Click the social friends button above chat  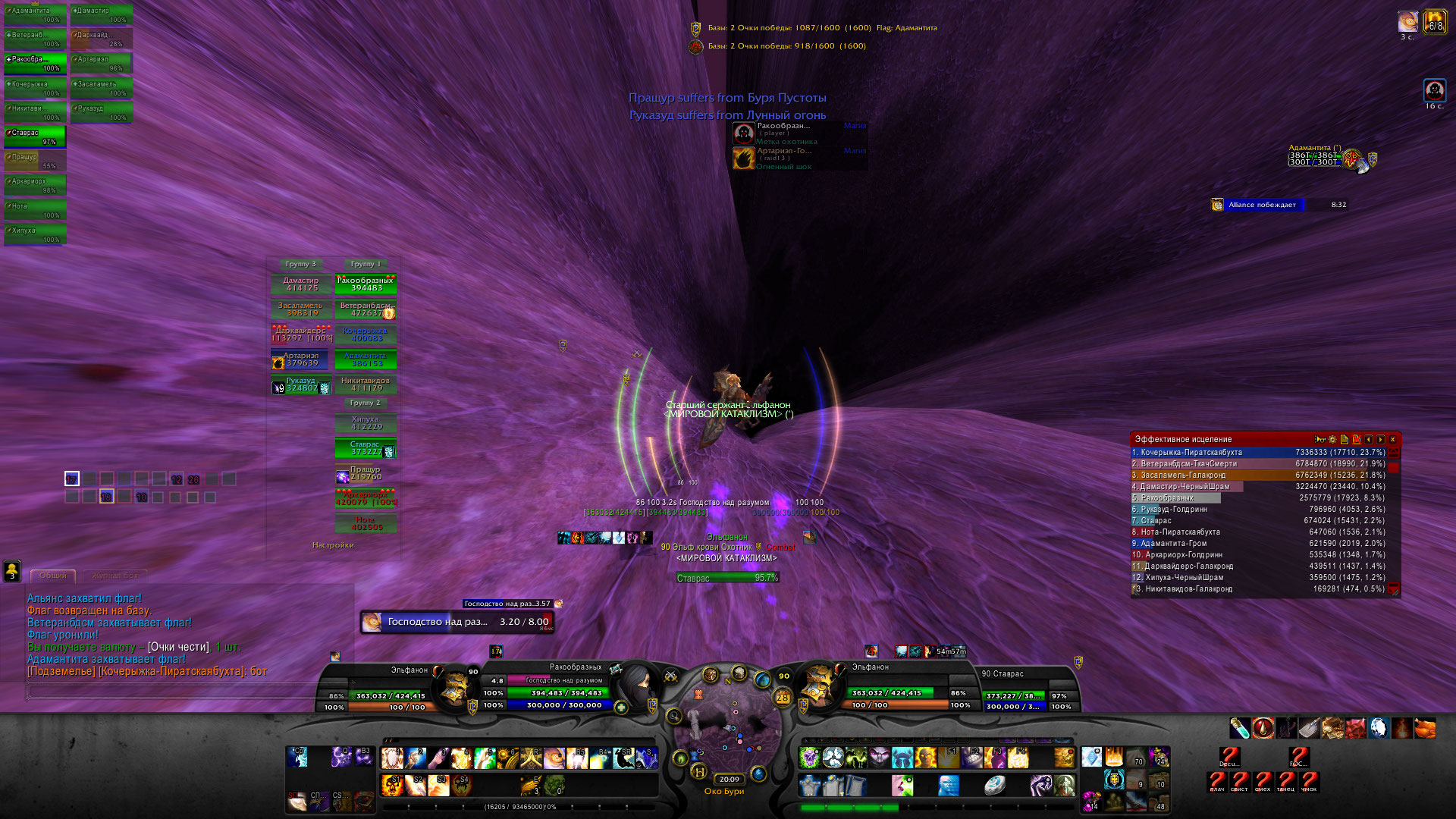point(12,570)
